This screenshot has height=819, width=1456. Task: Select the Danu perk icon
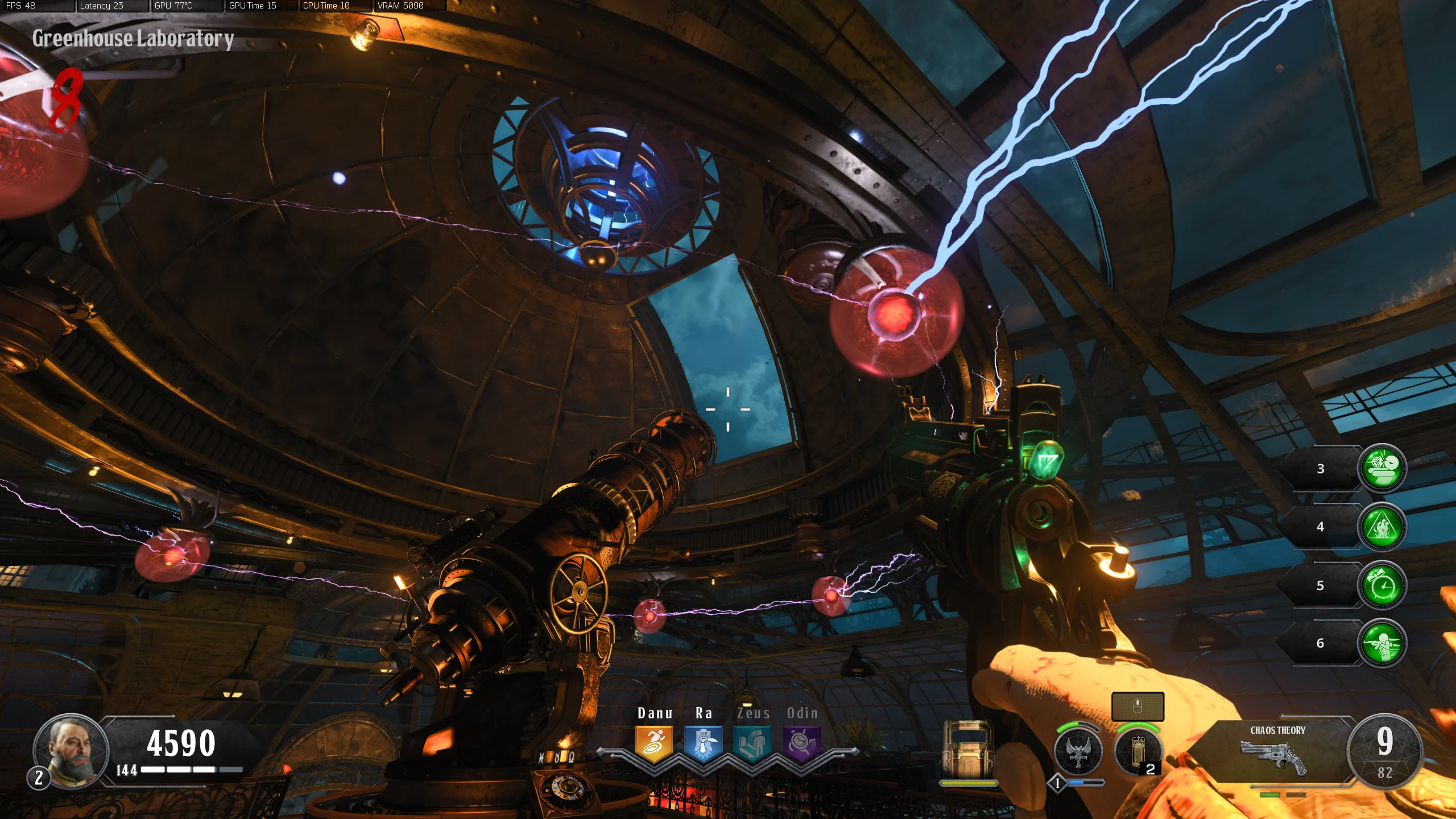[654, 743]
